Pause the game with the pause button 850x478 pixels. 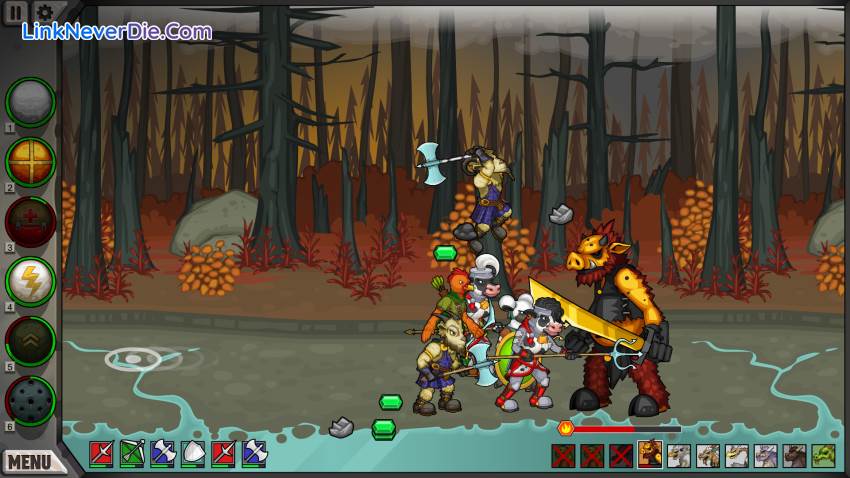[15, 12]
